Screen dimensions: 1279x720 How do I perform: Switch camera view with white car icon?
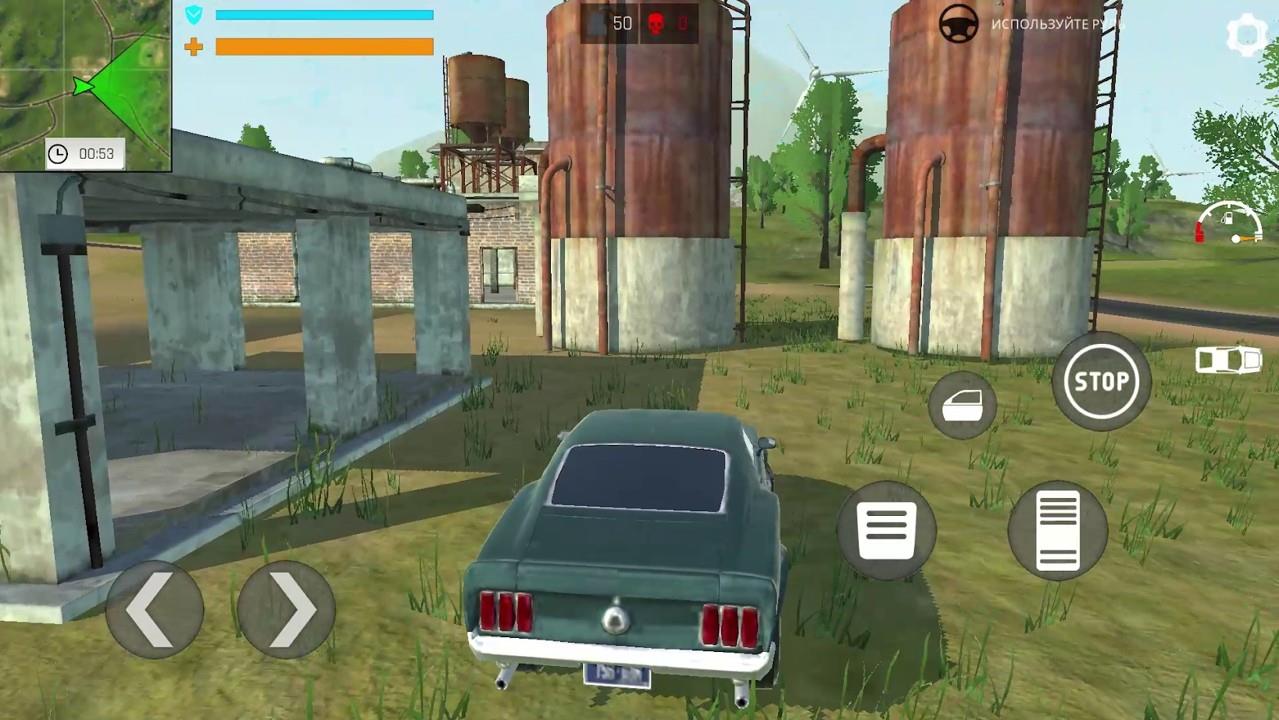[1228, 359]
